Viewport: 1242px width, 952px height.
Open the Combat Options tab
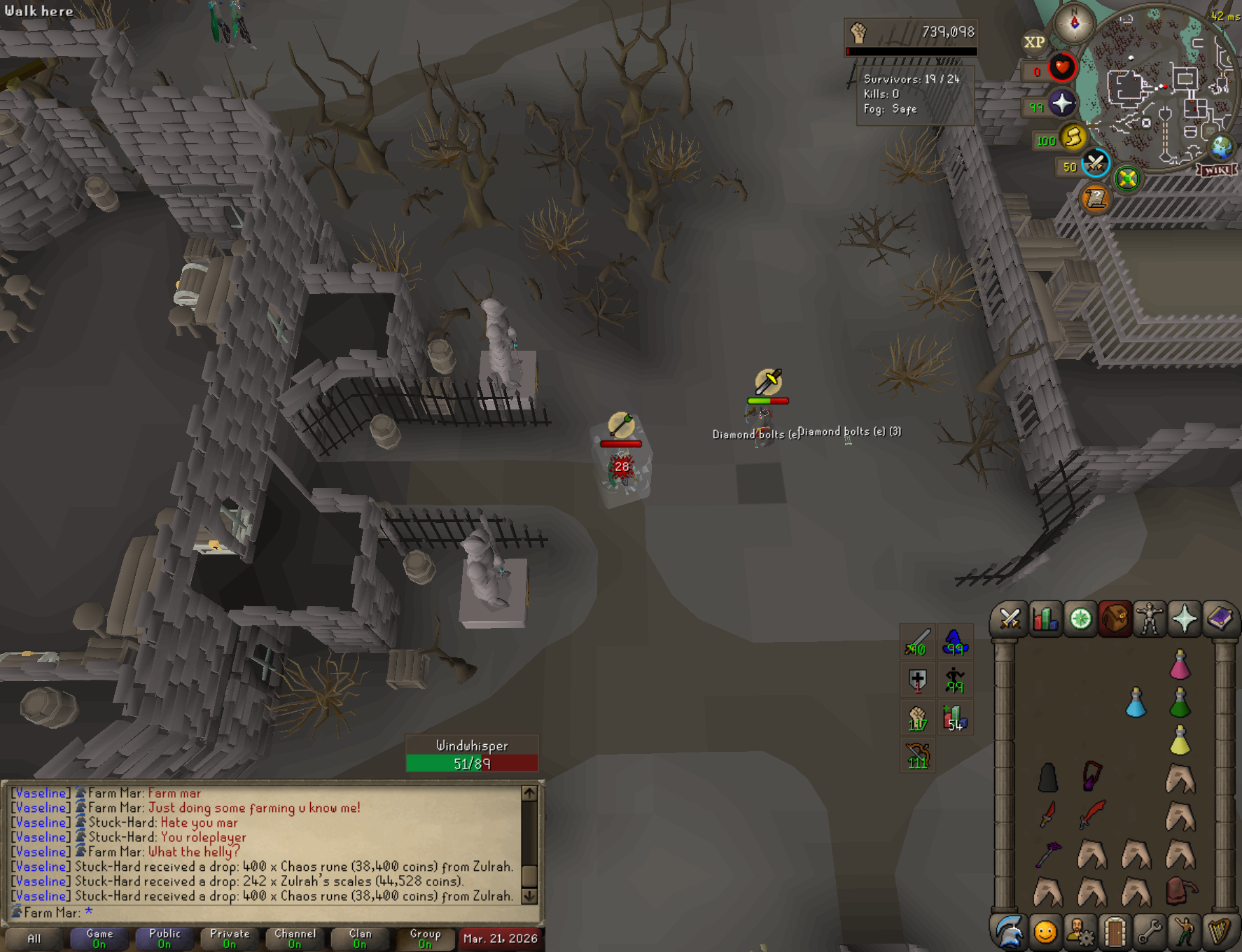pyautogui.click(x=1010, y=619)
